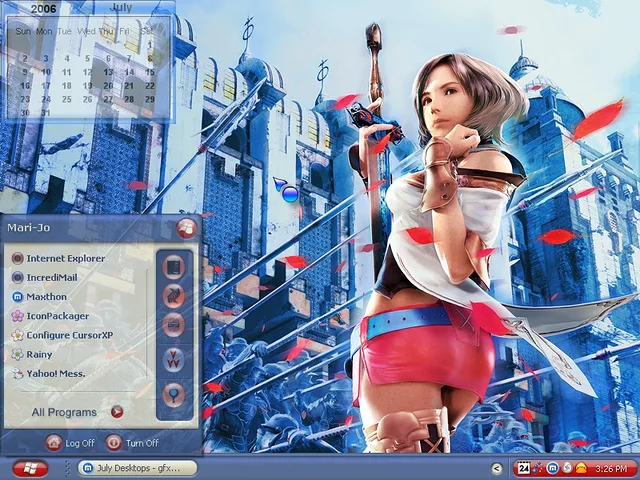The height and width of the screenshot is (480, 640).
Task: Click the Maxthon icon in the system tray
Action: coord(552,468)
